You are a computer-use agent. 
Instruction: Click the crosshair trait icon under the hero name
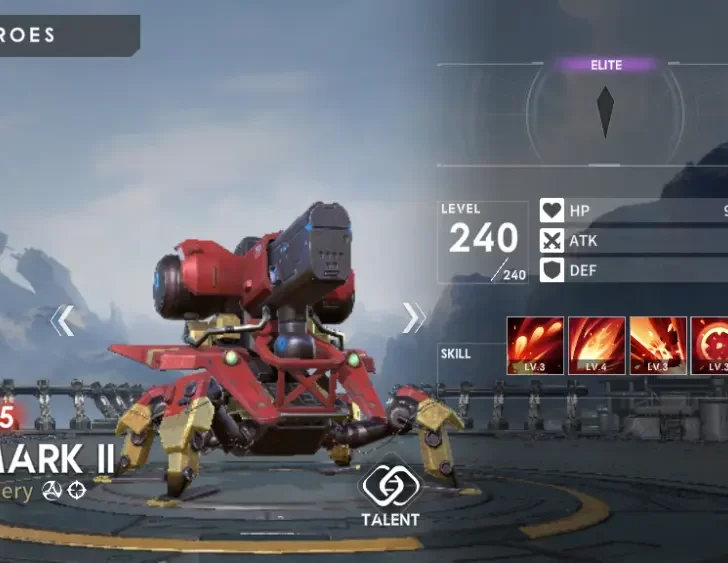pos(77,491)
